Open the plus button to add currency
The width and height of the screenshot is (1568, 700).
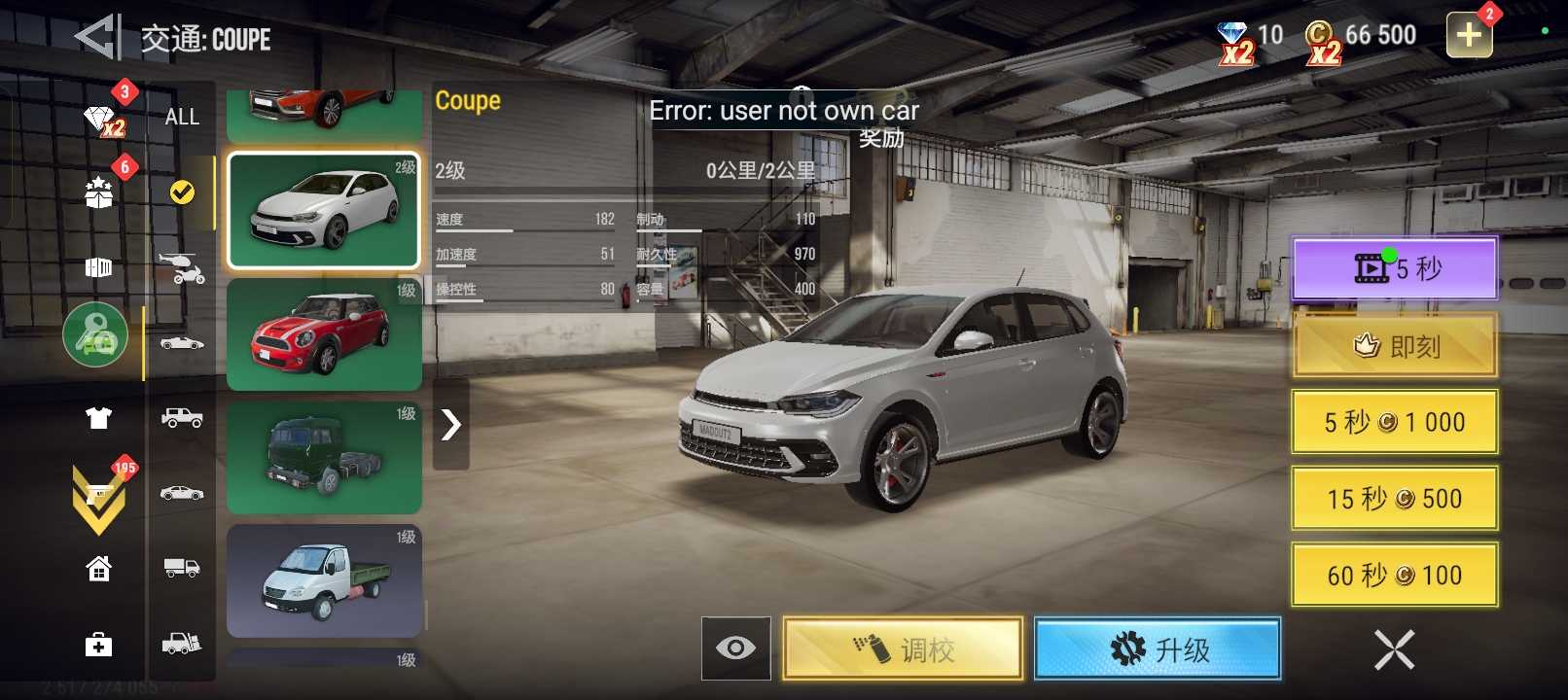(x=1469, y=36)
